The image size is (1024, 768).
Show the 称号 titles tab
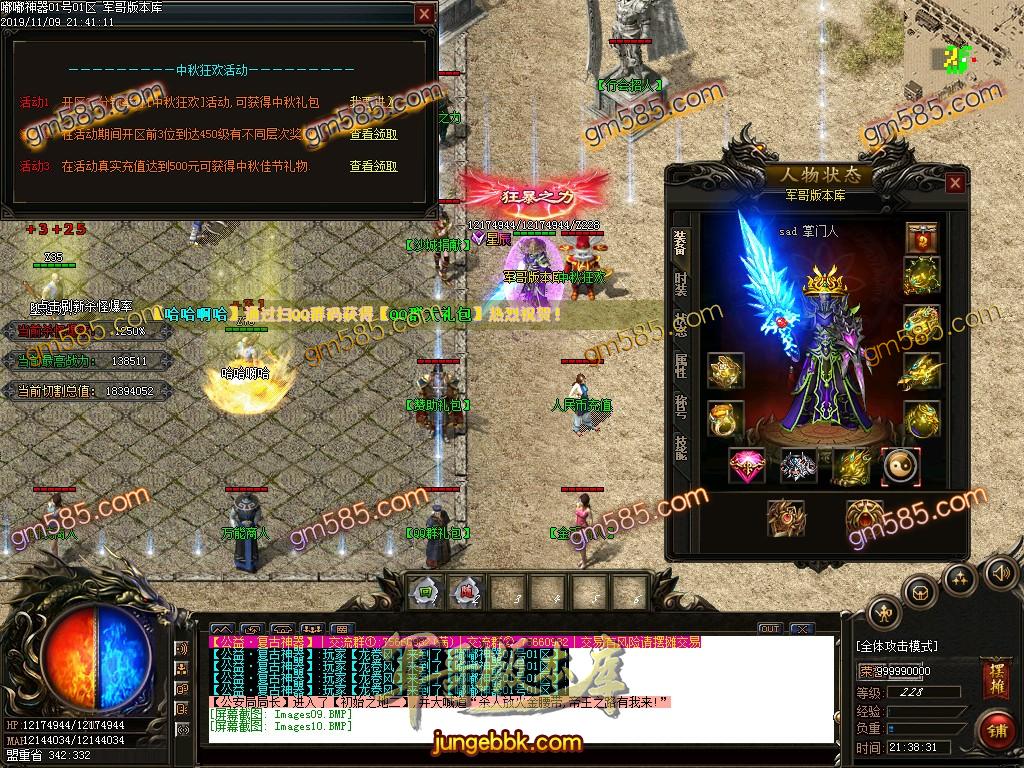[x=680, y=407]
